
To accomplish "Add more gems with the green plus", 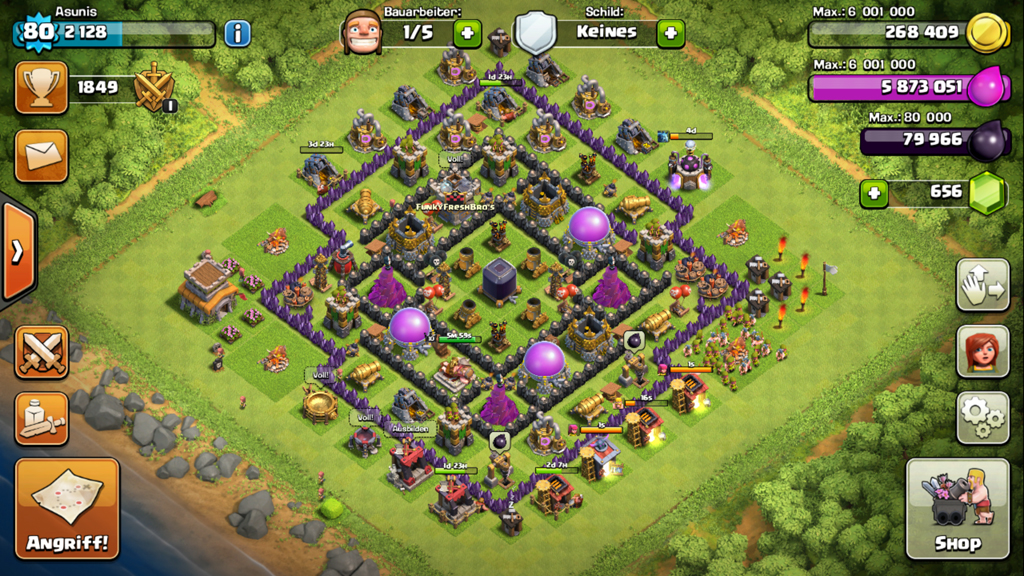I will [874, 192].
